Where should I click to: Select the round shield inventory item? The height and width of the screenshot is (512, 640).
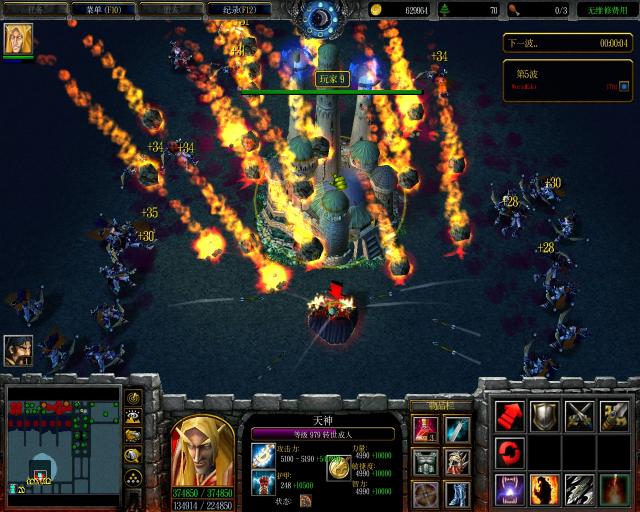pyautogui.click(x=425, y=494)
